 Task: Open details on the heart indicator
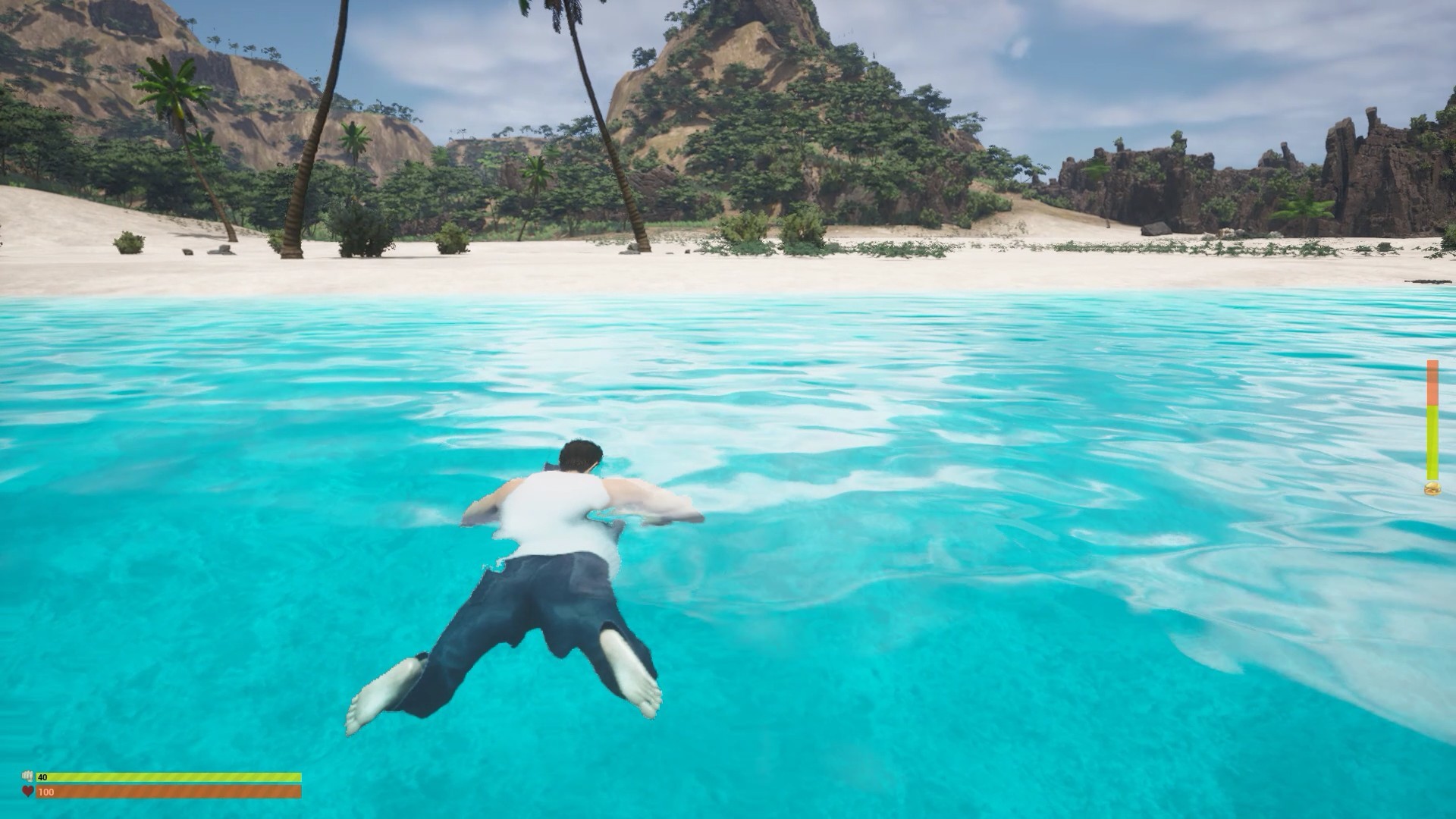coord(28,792)
